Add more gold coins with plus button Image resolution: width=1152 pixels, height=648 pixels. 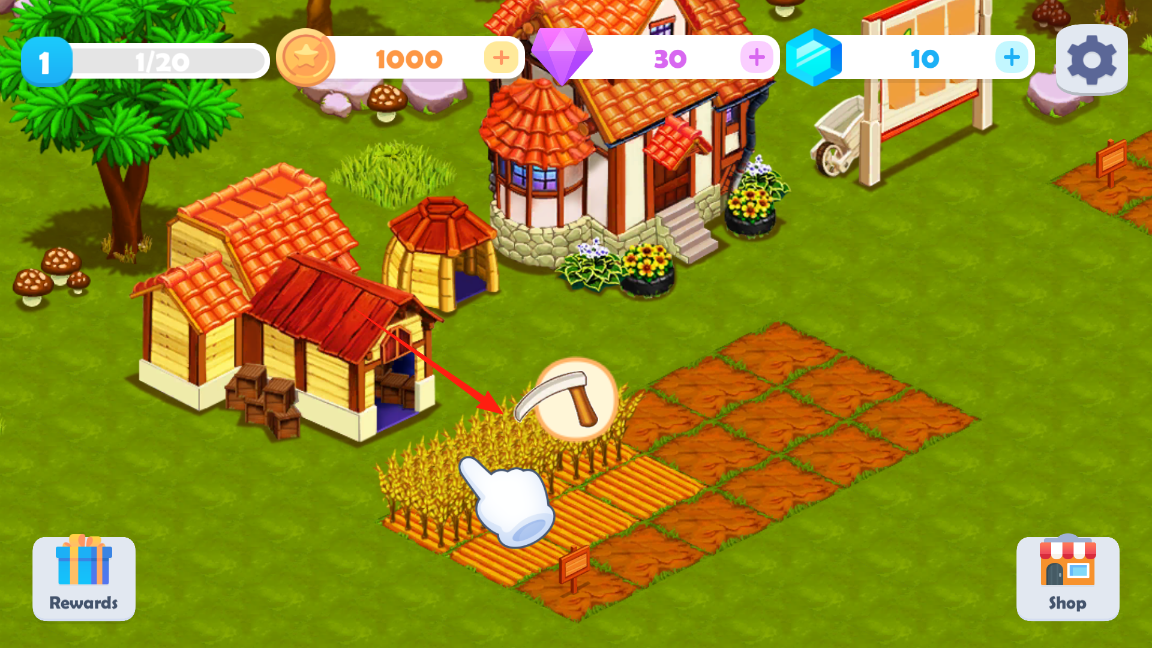(500, 58)
